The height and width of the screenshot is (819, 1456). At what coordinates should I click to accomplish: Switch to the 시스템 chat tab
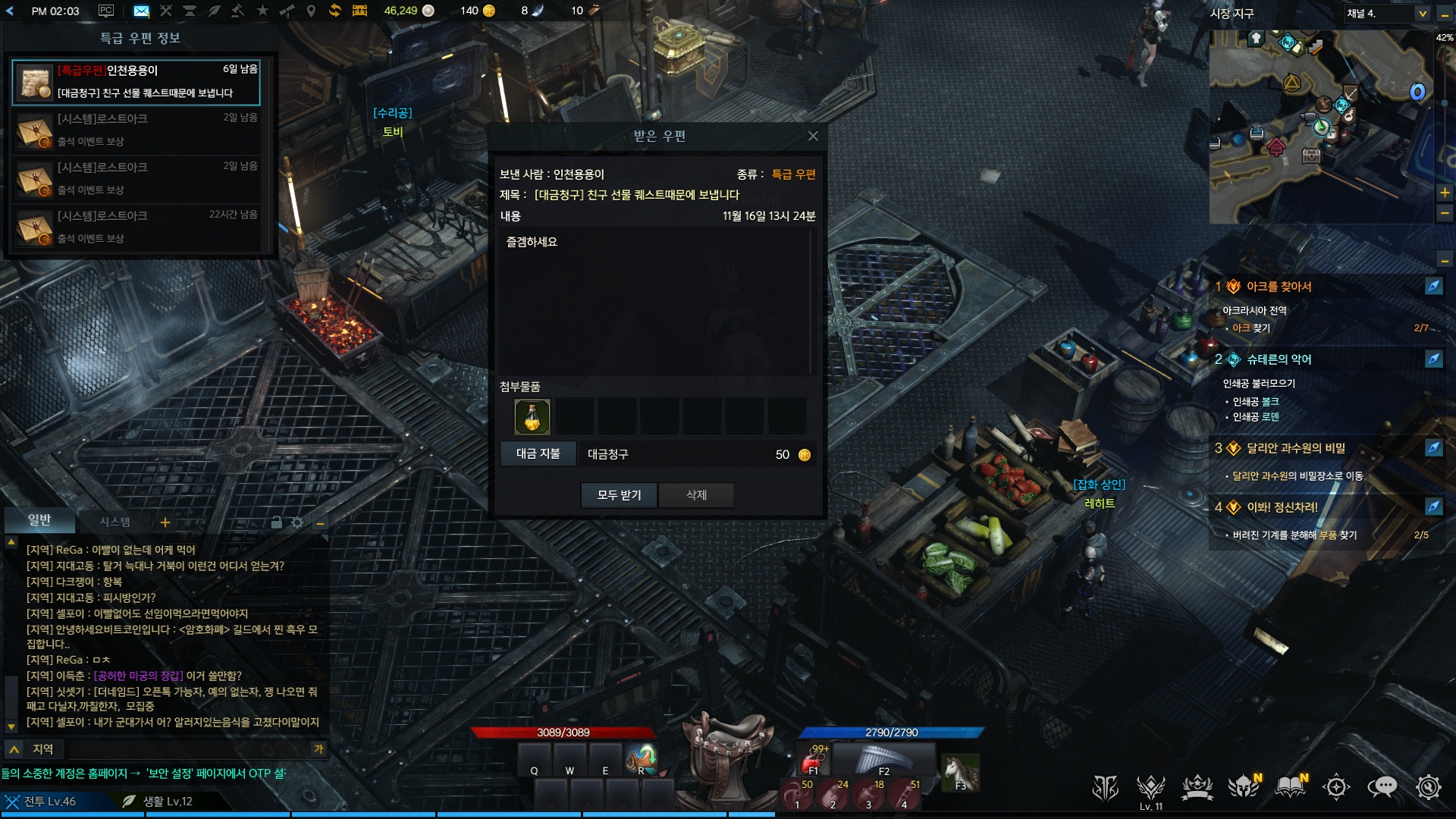coord(115,522)
